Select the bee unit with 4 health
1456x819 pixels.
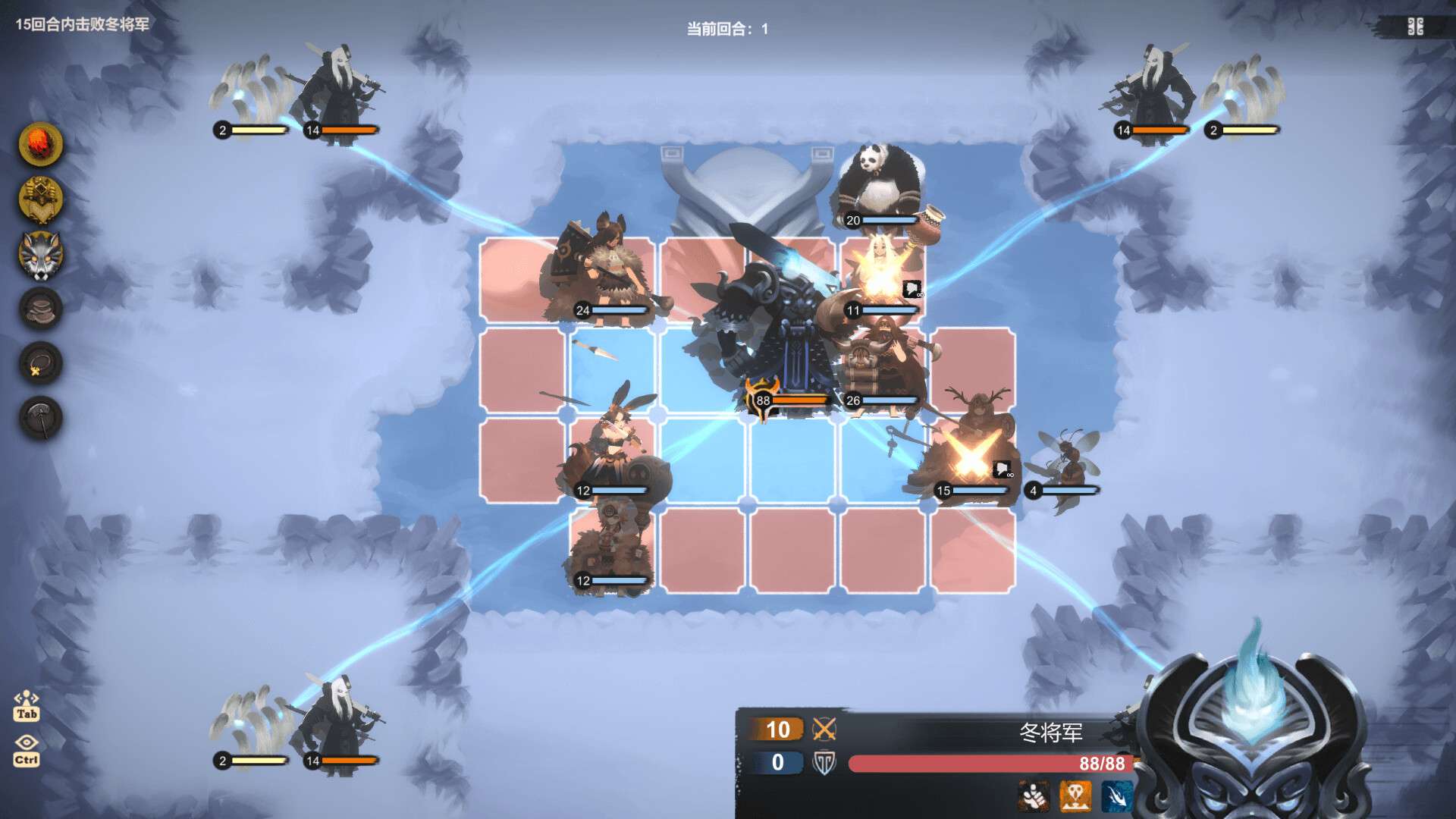(1068, 459)
